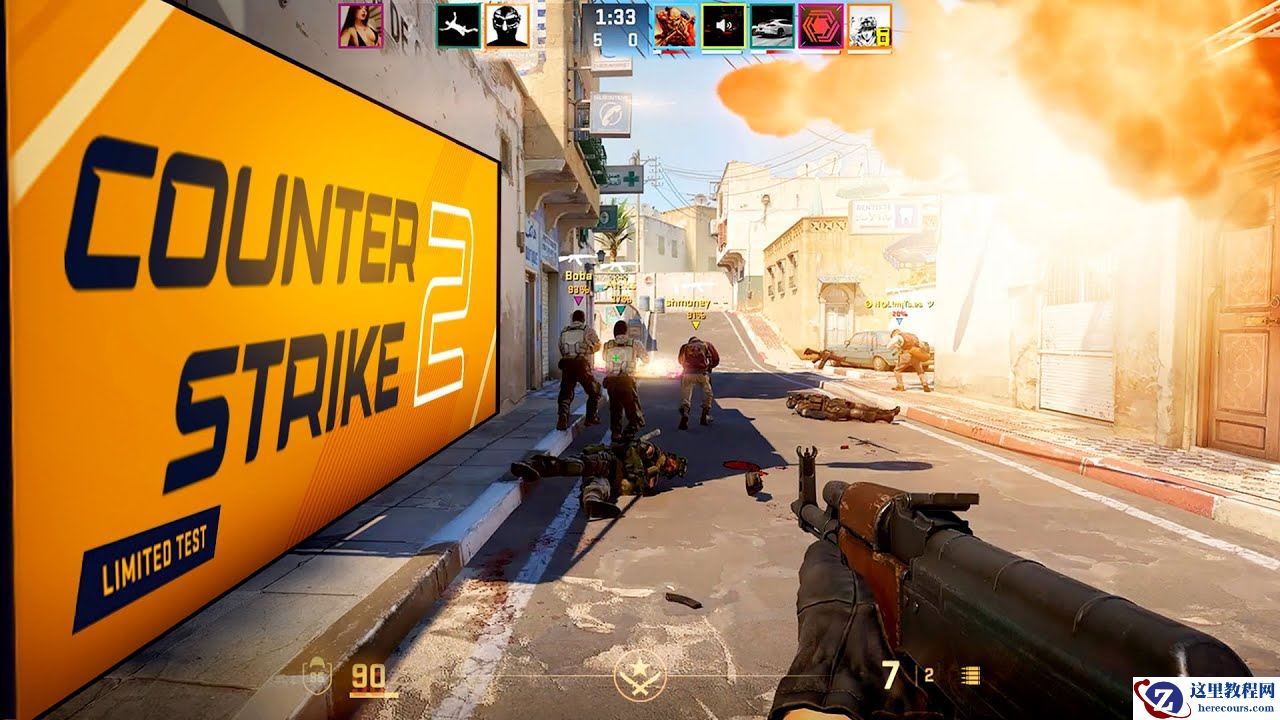
Task: Select the bearded warrior player avatar
Action: pyautogui.click(x=675, y=25)
